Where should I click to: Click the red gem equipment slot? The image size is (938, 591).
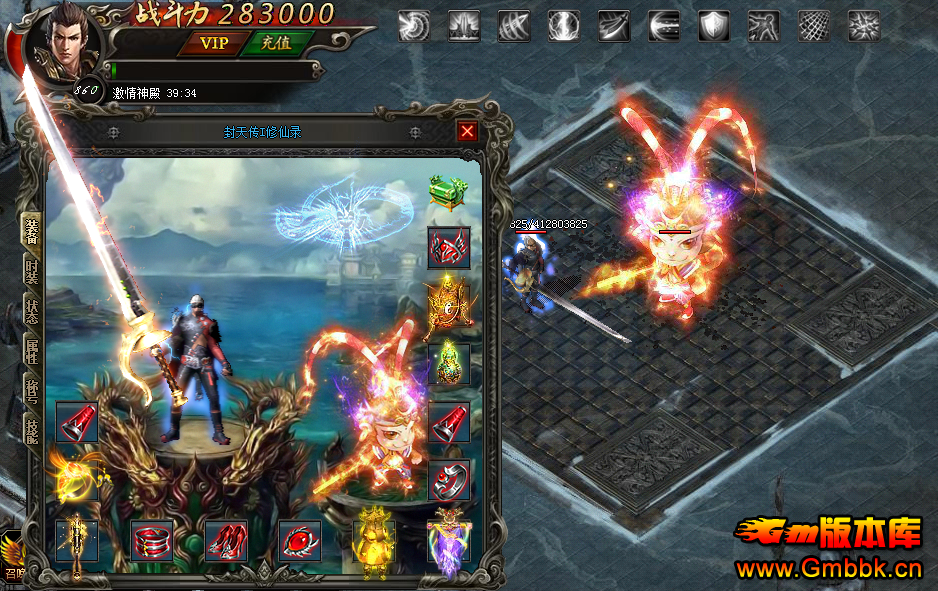(x=299, y=540)
